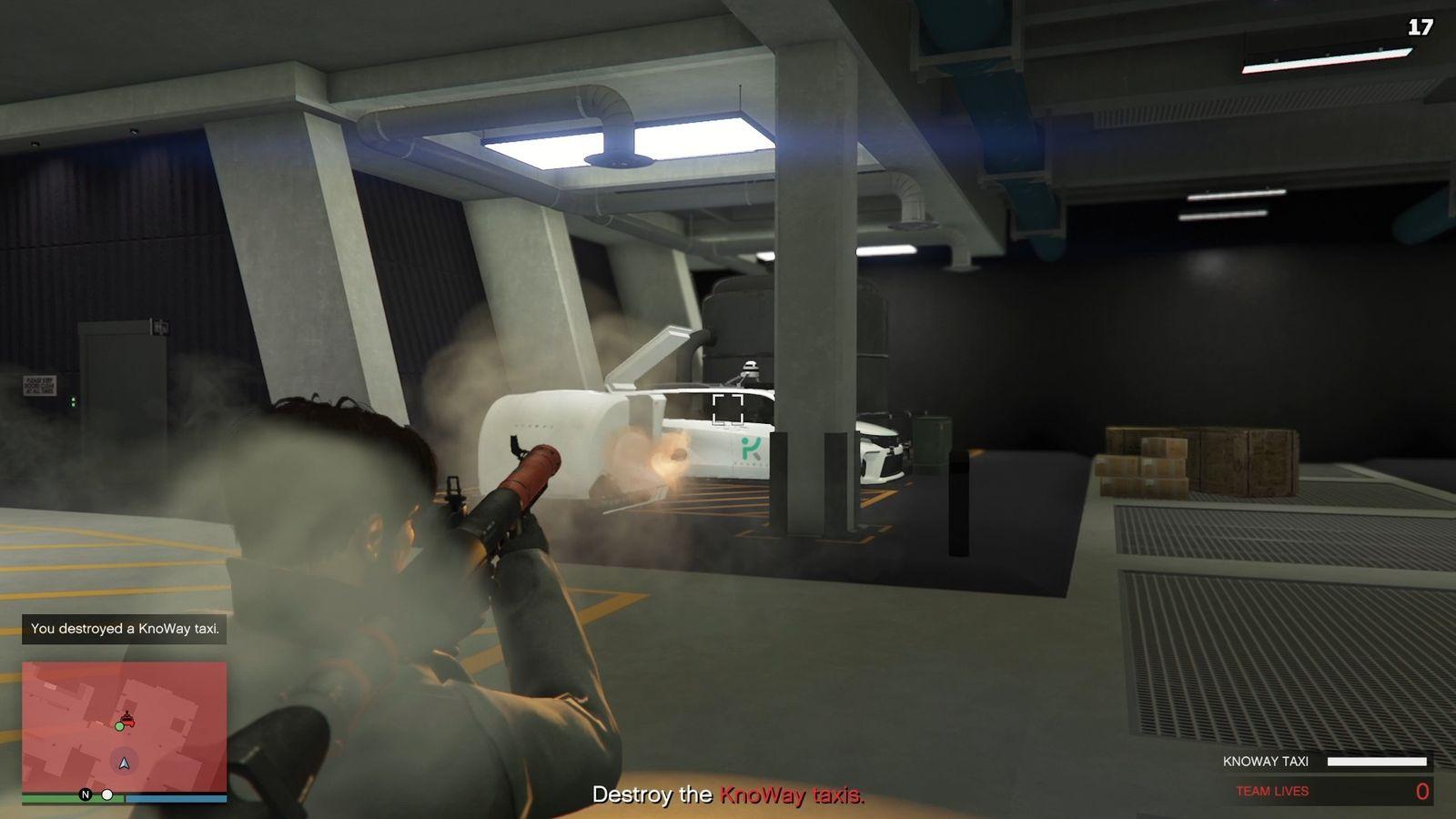Click the red zero next to TEAM LIVES

(1422, 790)
